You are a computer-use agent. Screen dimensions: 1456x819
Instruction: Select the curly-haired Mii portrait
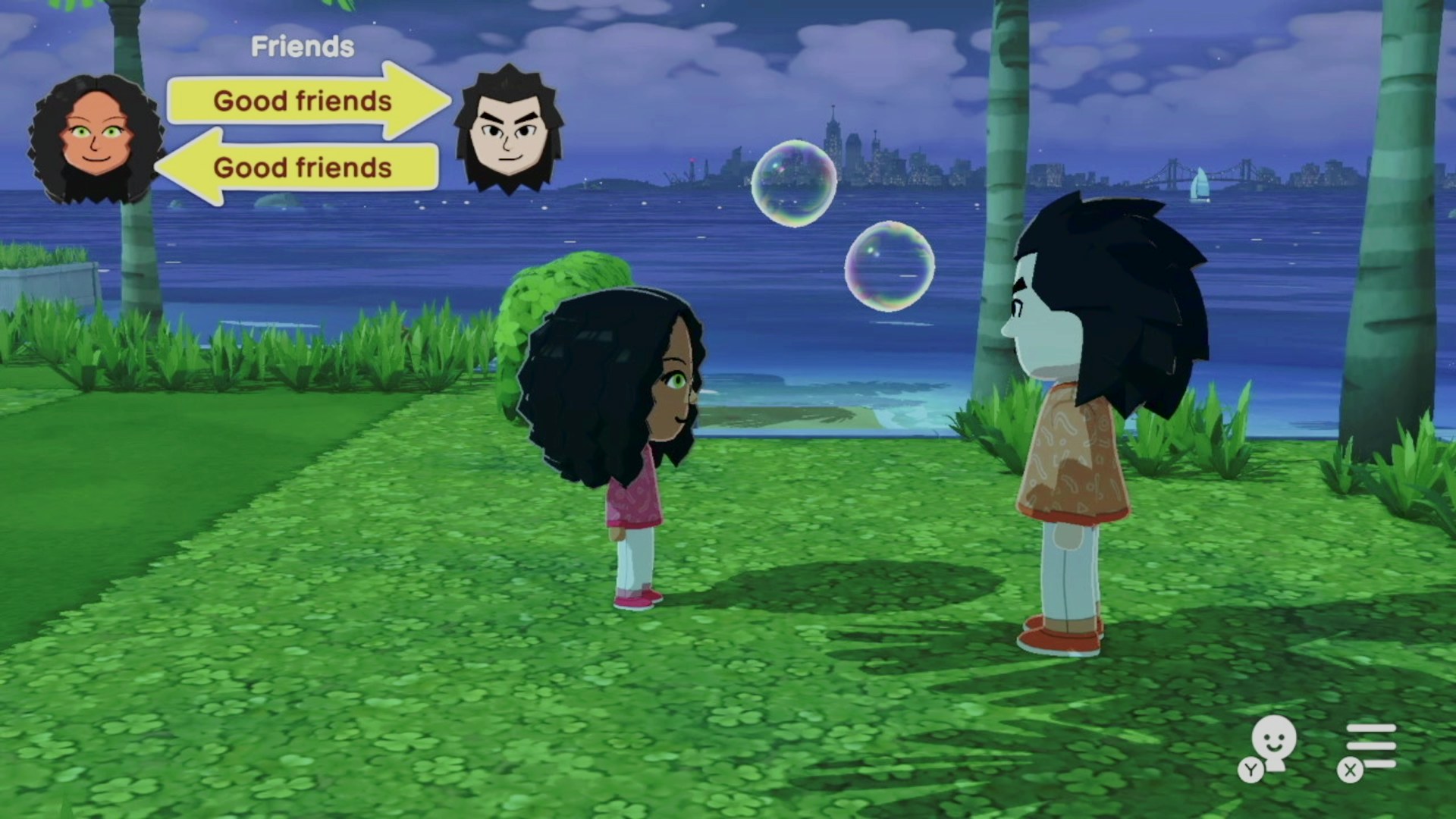pos(96,140)
